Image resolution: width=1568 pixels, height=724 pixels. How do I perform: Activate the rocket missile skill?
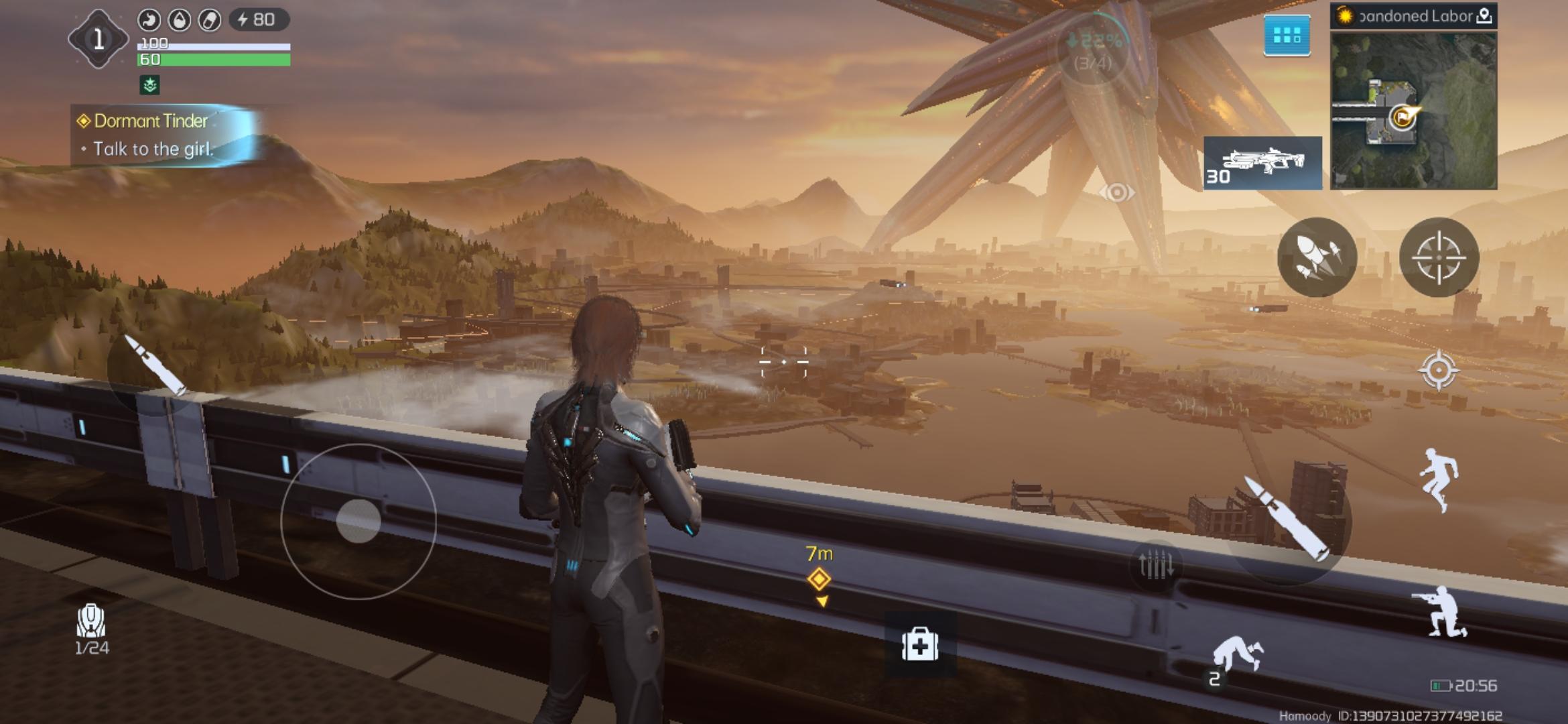[x=1317, y=257]
